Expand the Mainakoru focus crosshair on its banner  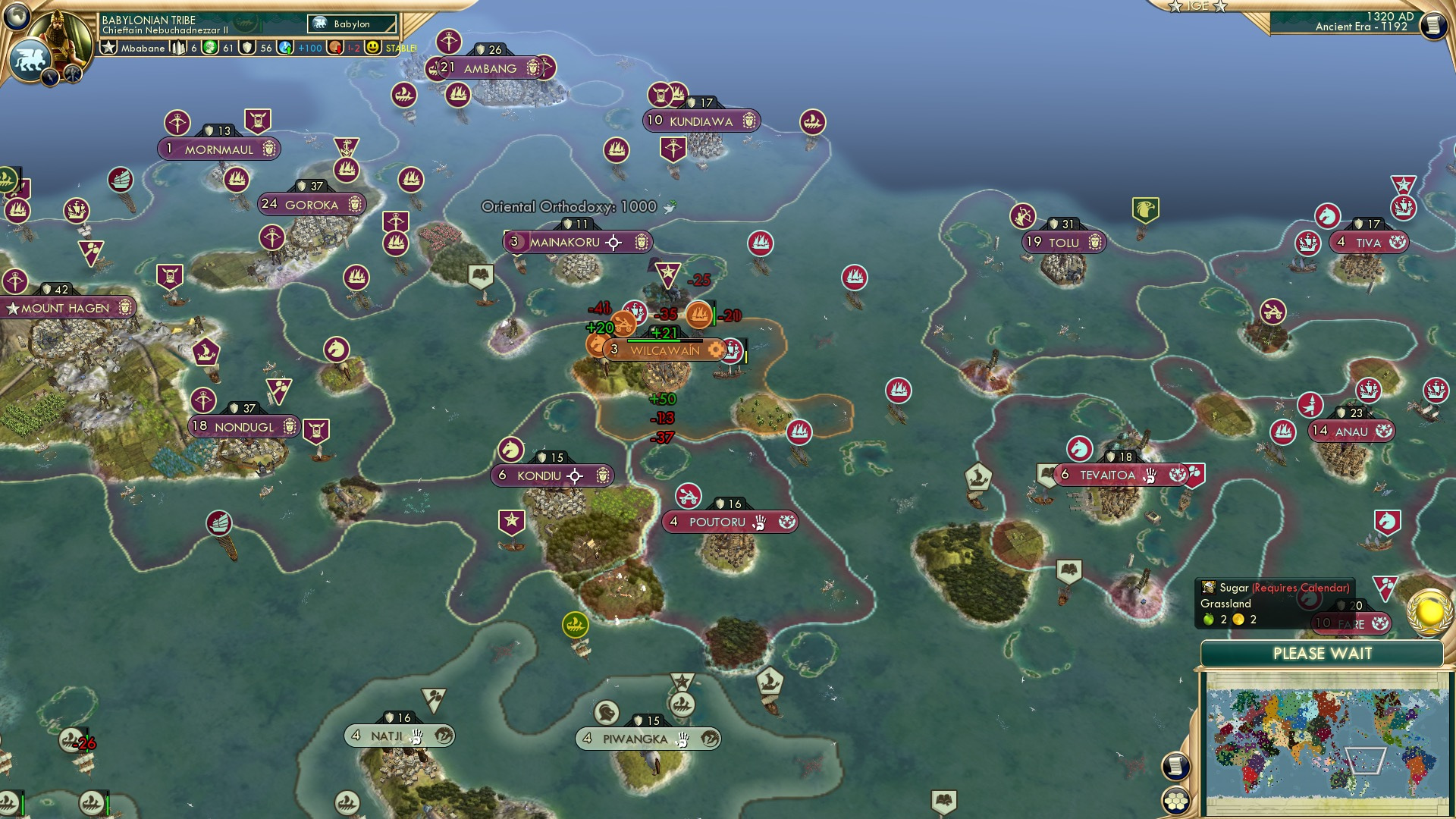613,243
